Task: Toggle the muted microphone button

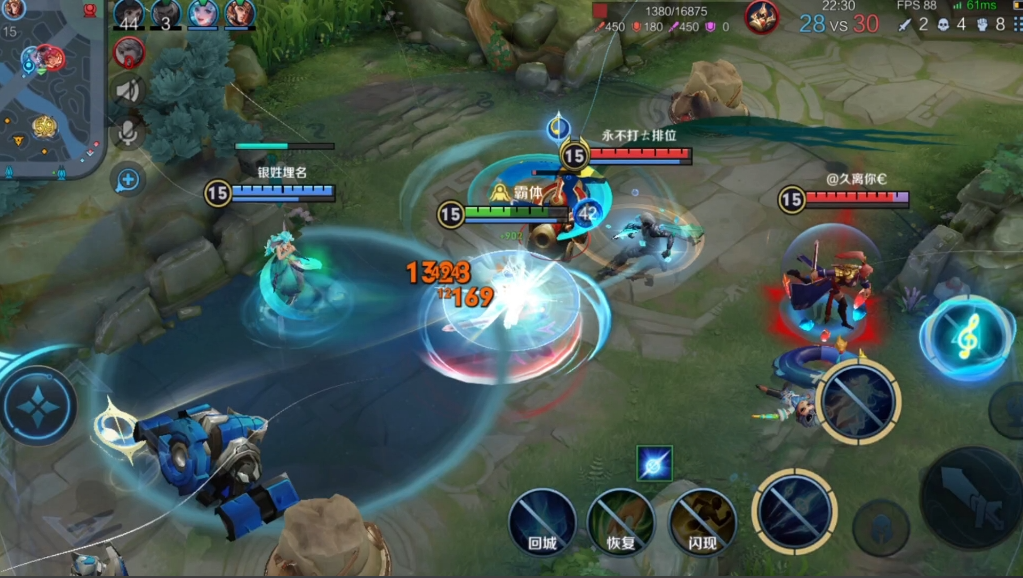Action: pyautogui.click(x=128, y=133)
